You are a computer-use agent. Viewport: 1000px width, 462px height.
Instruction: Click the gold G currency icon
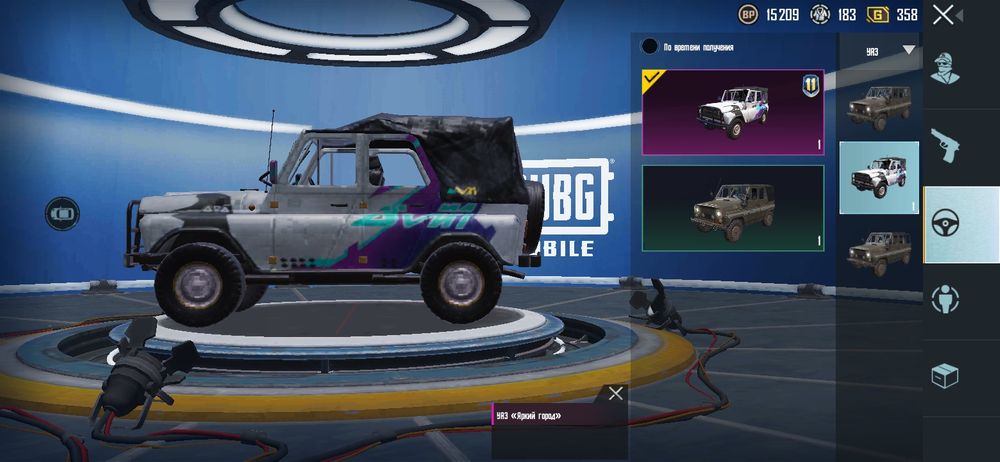[x=877, y=14]
